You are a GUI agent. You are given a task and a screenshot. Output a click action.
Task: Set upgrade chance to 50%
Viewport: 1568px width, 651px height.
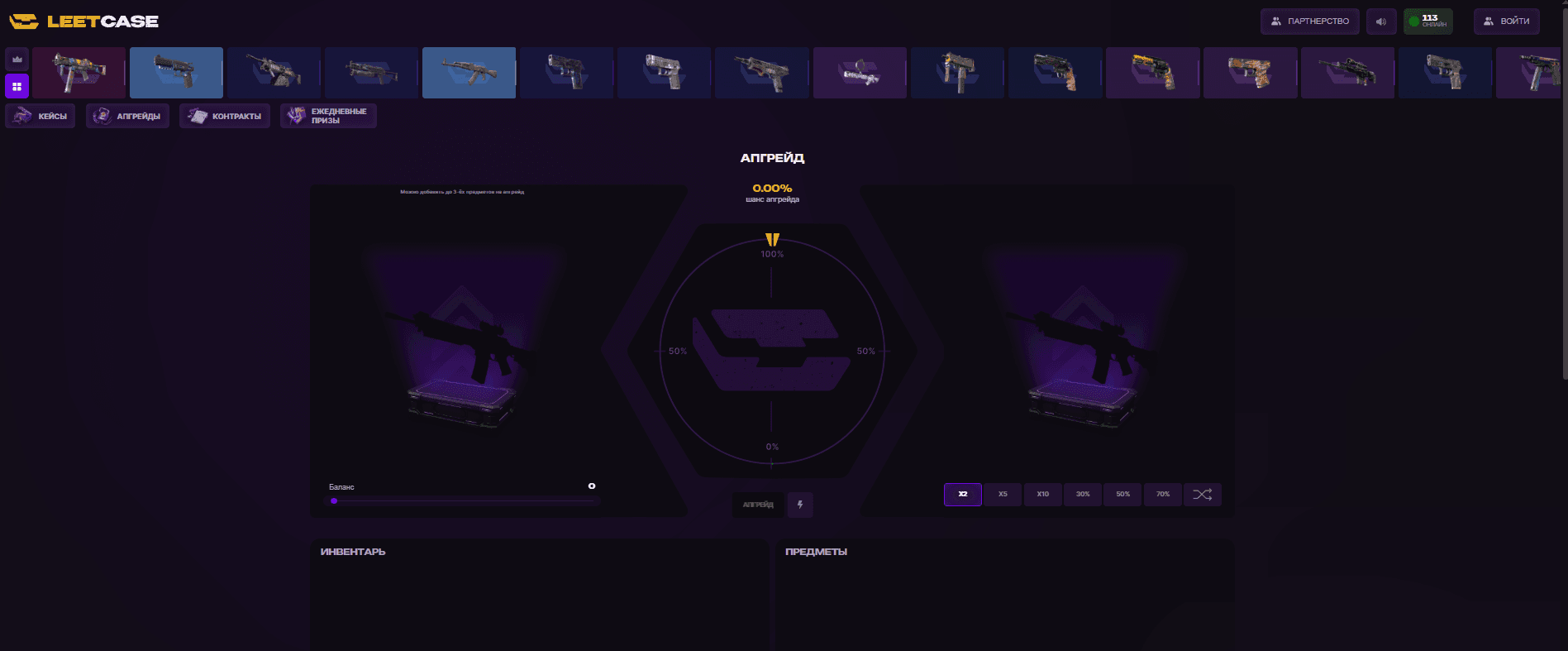point(1122,495)
